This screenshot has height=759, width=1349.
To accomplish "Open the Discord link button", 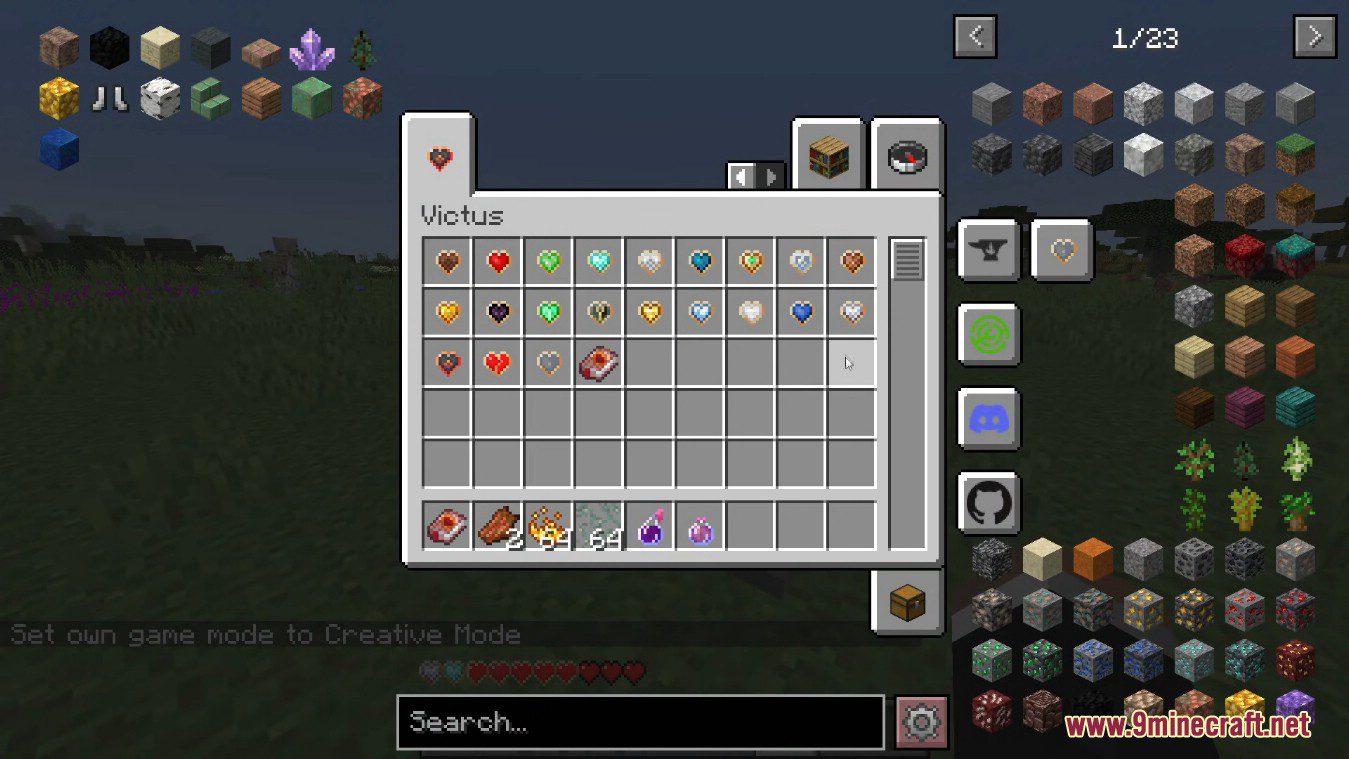I will [989, 418].
